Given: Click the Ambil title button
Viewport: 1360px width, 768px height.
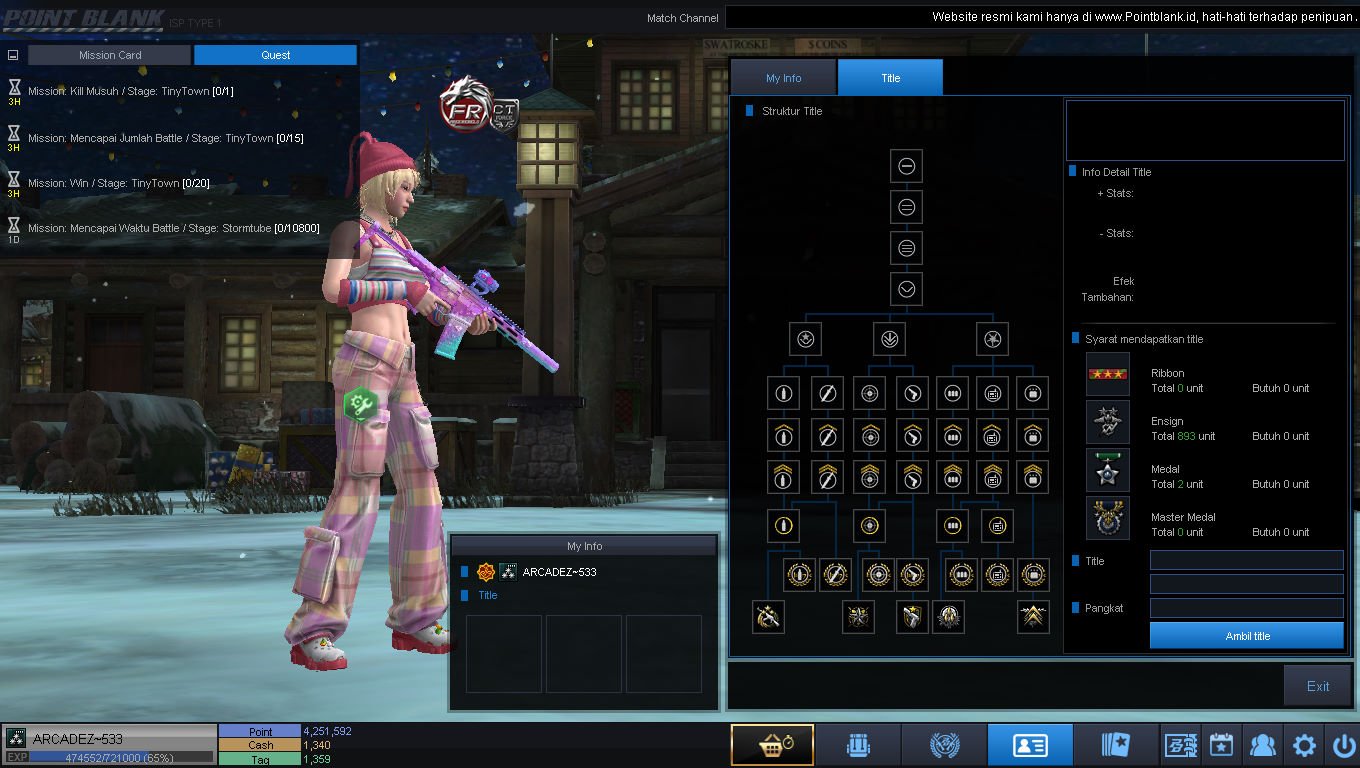Looking at the screenshot, I should [x=1246, y=636].
